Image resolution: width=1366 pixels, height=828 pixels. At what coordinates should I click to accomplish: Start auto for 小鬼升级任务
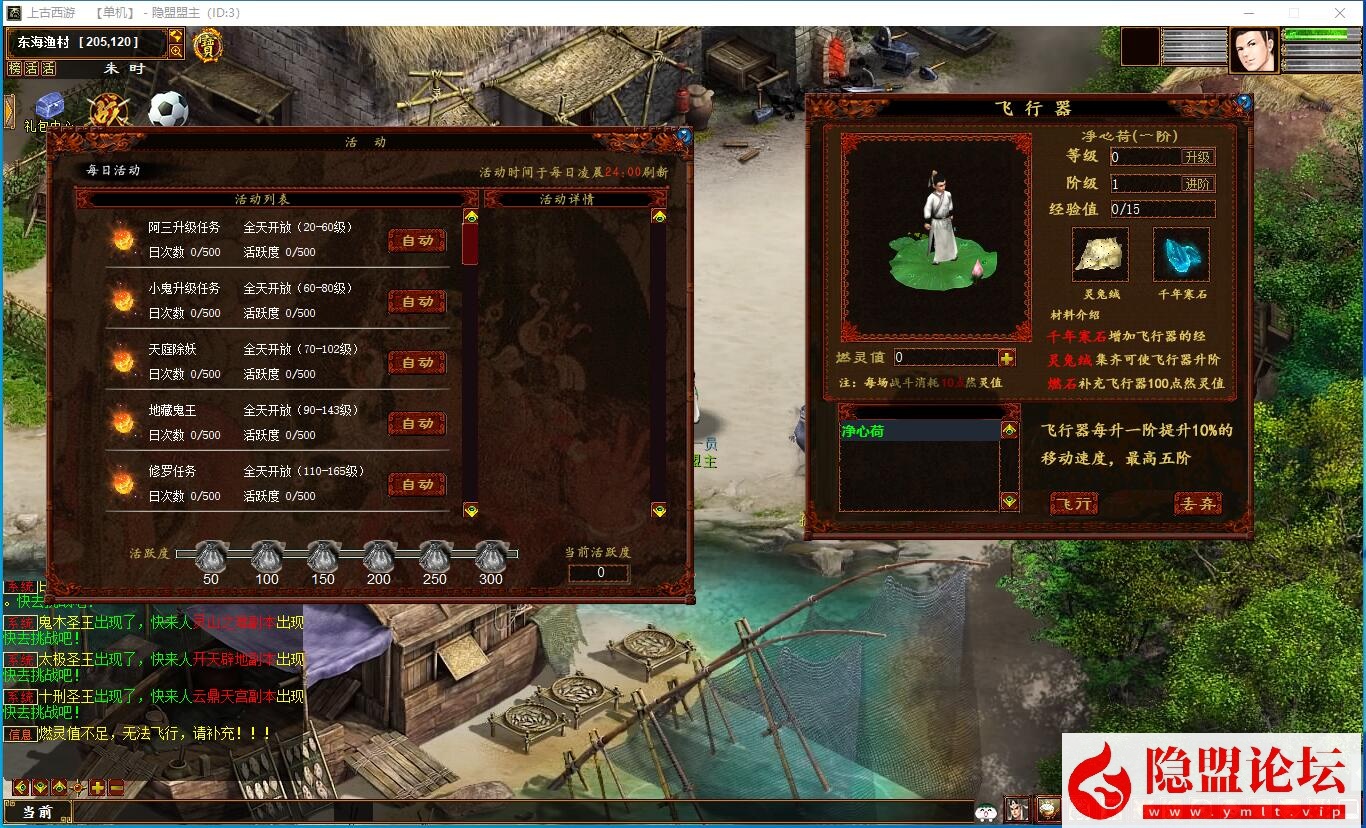[x=417, y=302]
